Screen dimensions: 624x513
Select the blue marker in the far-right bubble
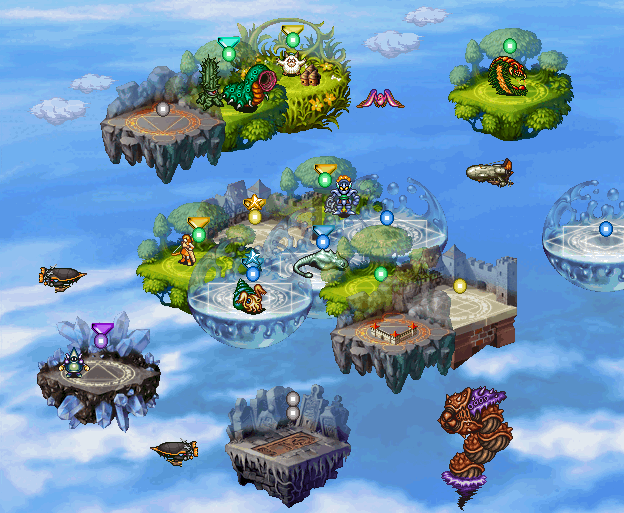click(605, 229)
